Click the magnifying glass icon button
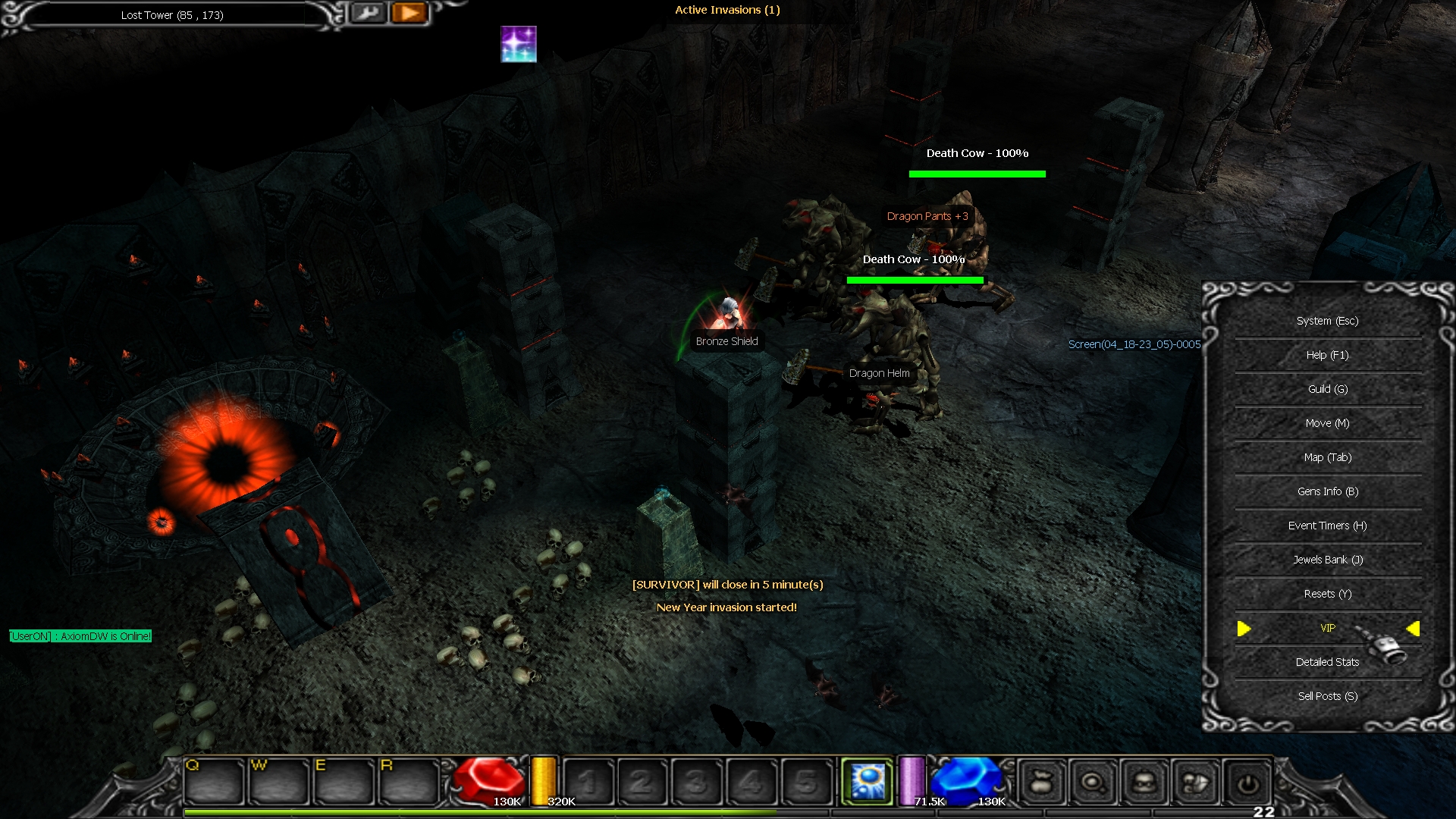Screen dimensions: 1456x819 point(1093,782)
